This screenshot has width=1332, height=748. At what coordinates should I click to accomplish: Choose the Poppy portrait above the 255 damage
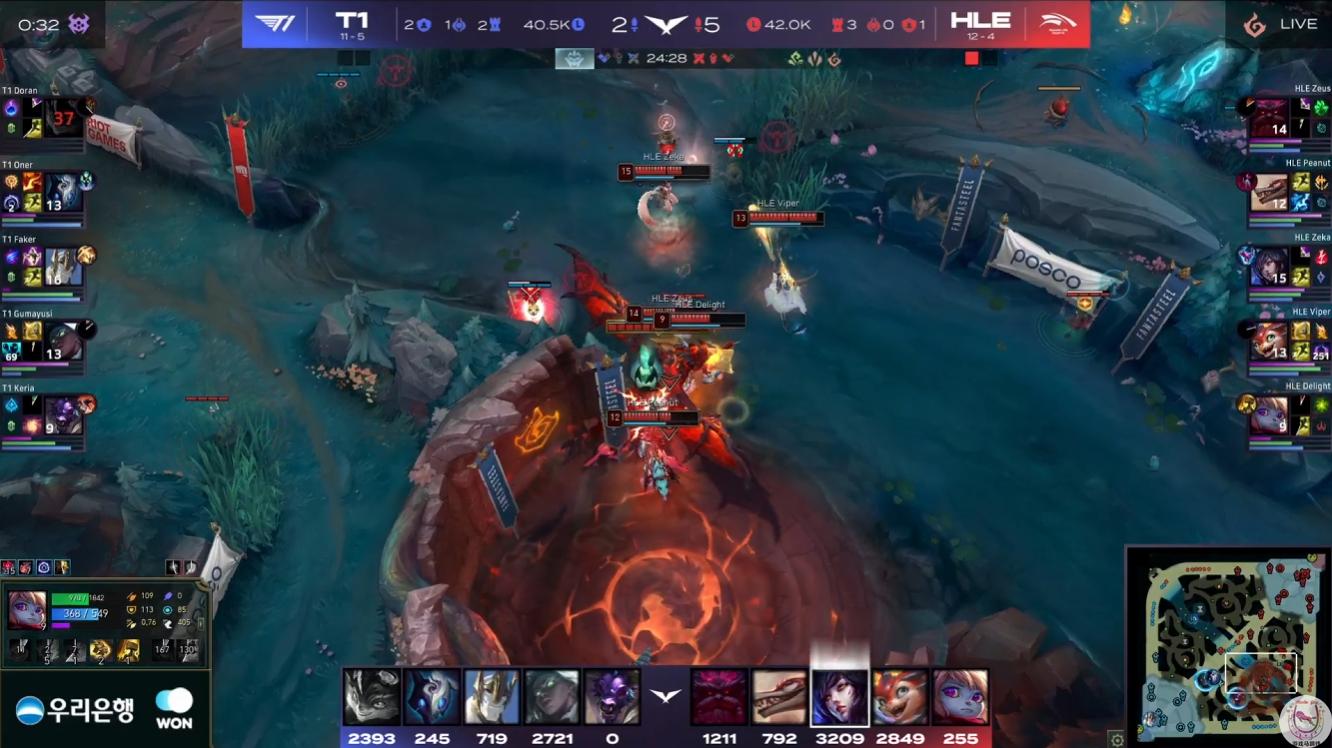[x=959, y=697]
